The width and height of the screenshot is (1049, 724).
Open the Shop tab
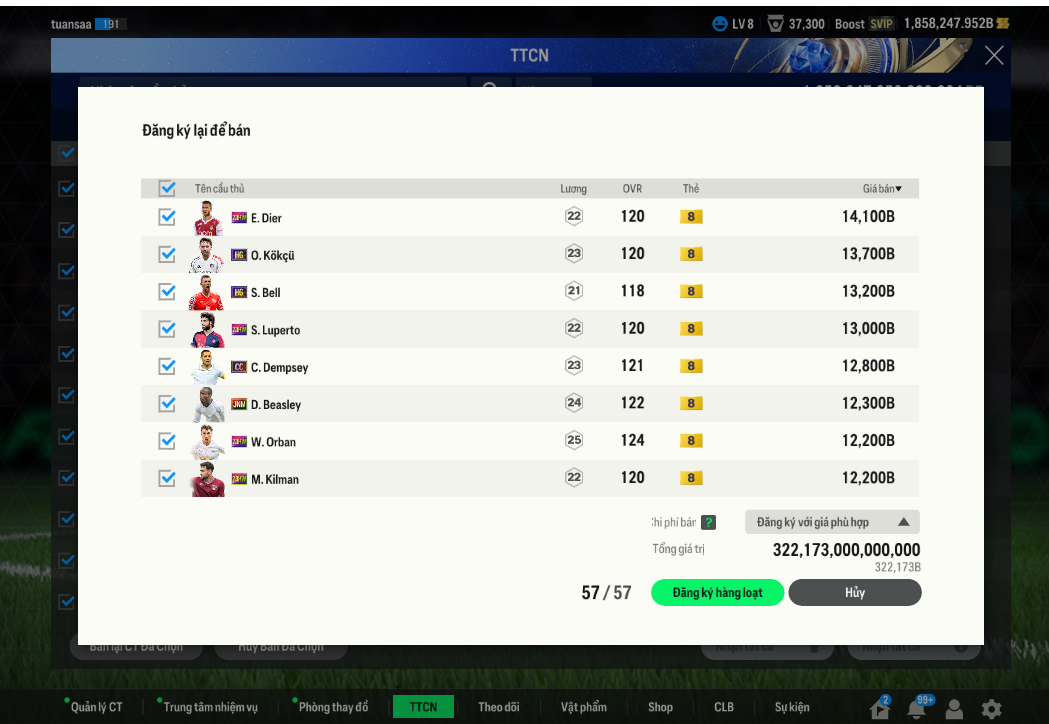coord(660,707)
